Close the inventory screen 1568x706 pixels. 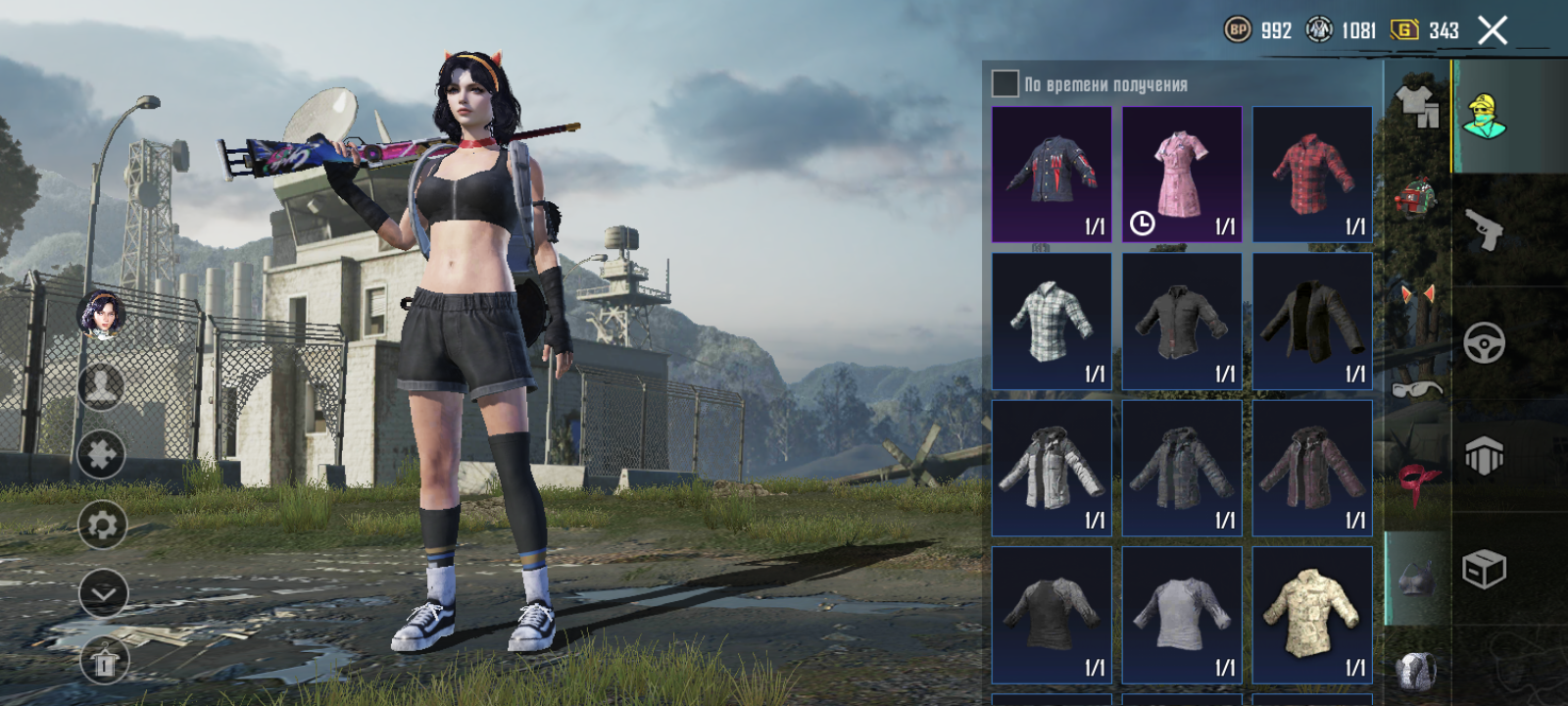point(1493,31)
